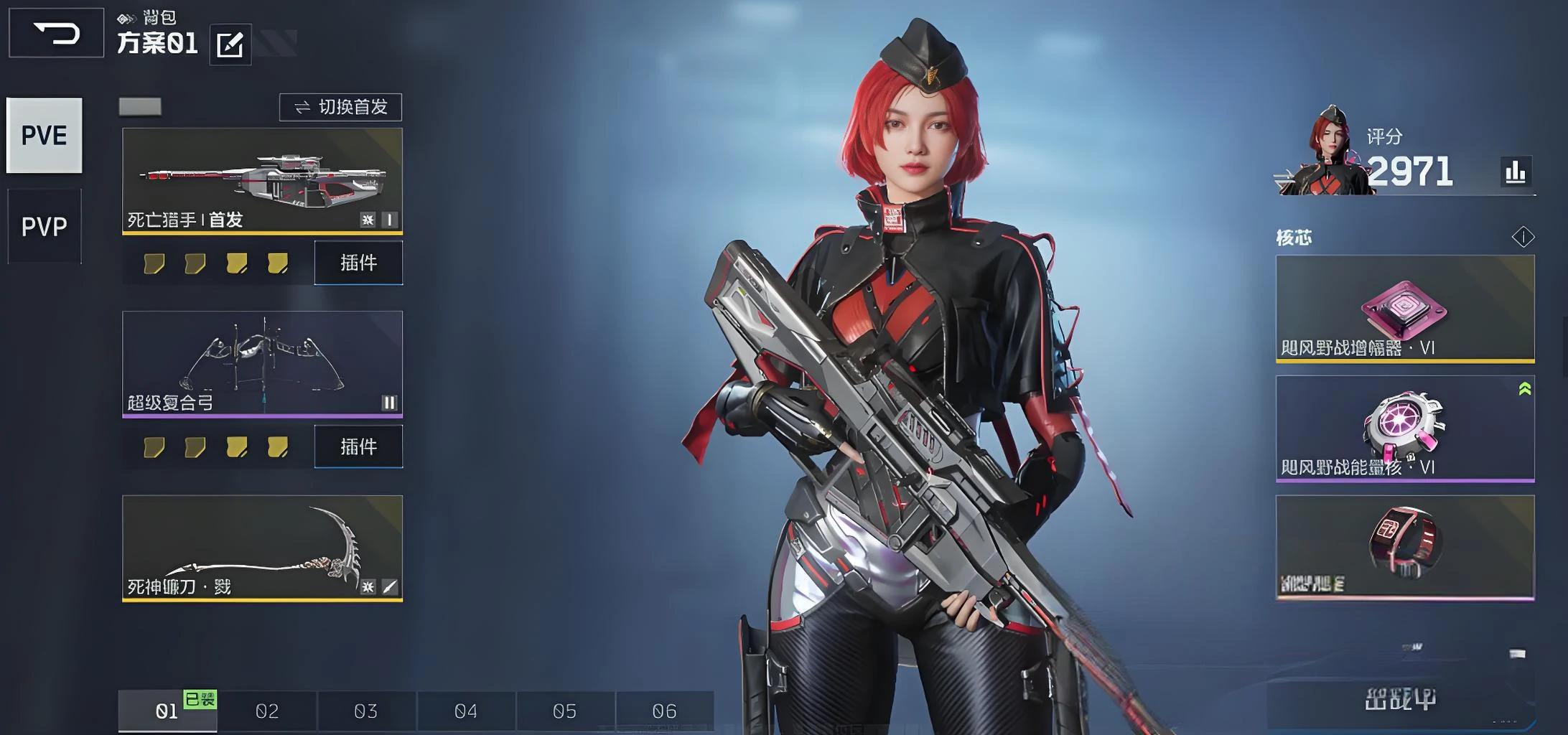Edit the loadout name 方案01

click(x=230, y=45)
